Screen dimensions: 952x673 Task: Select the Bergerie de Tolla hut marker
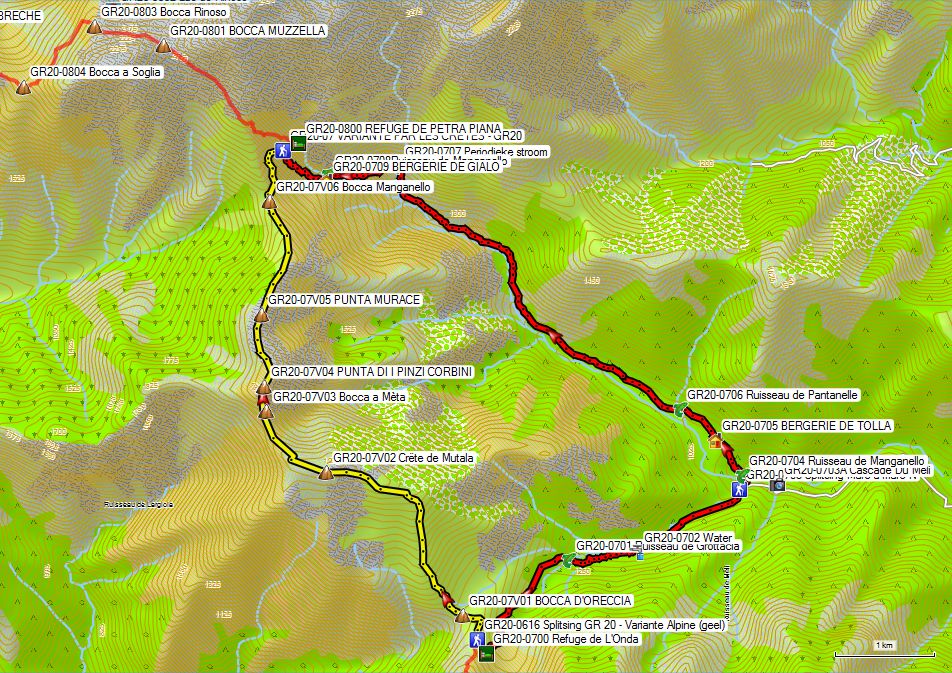pos(715,440)
